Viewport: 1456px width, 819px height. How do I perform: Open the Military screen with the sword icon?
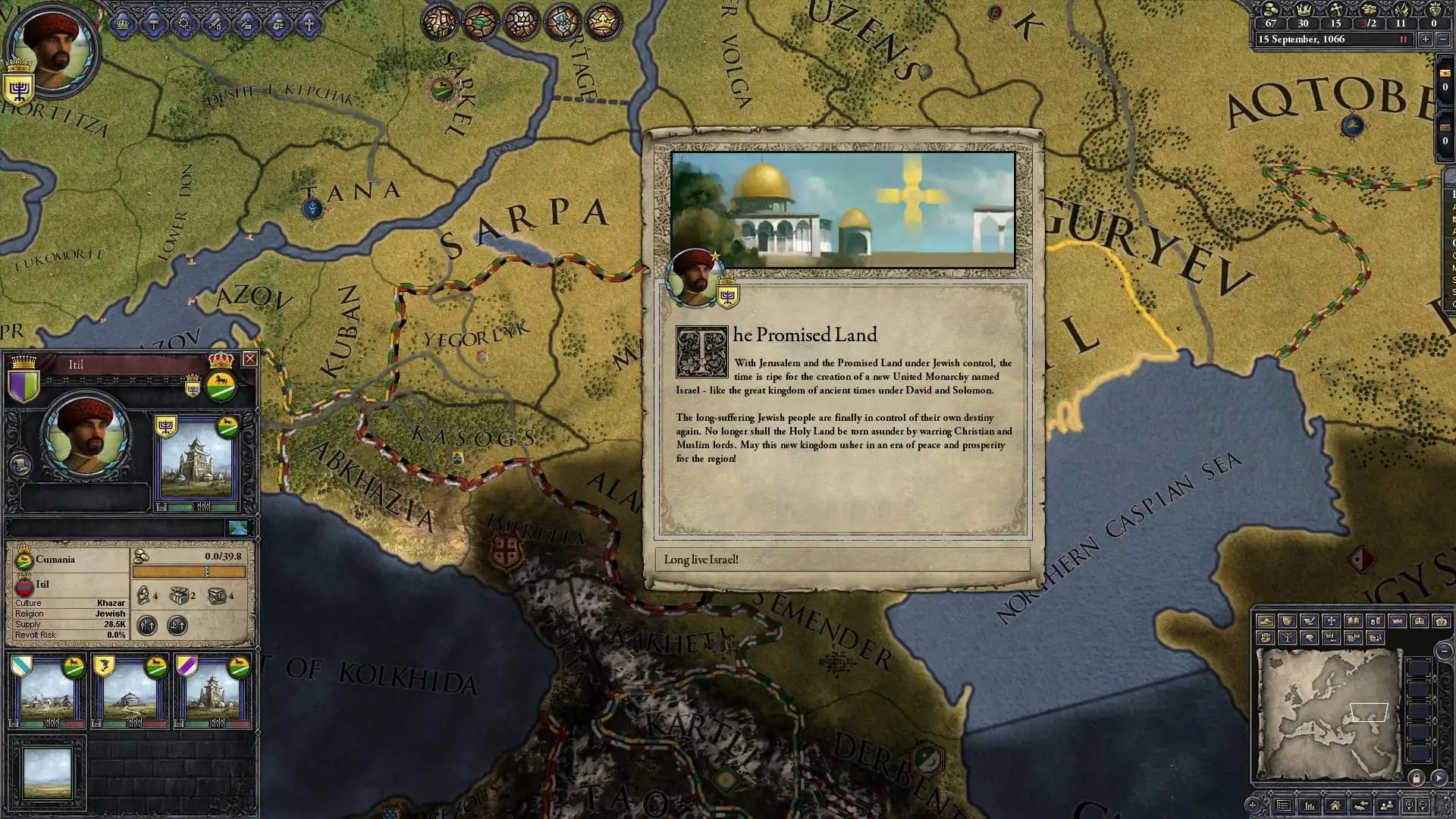coord(215,25)
